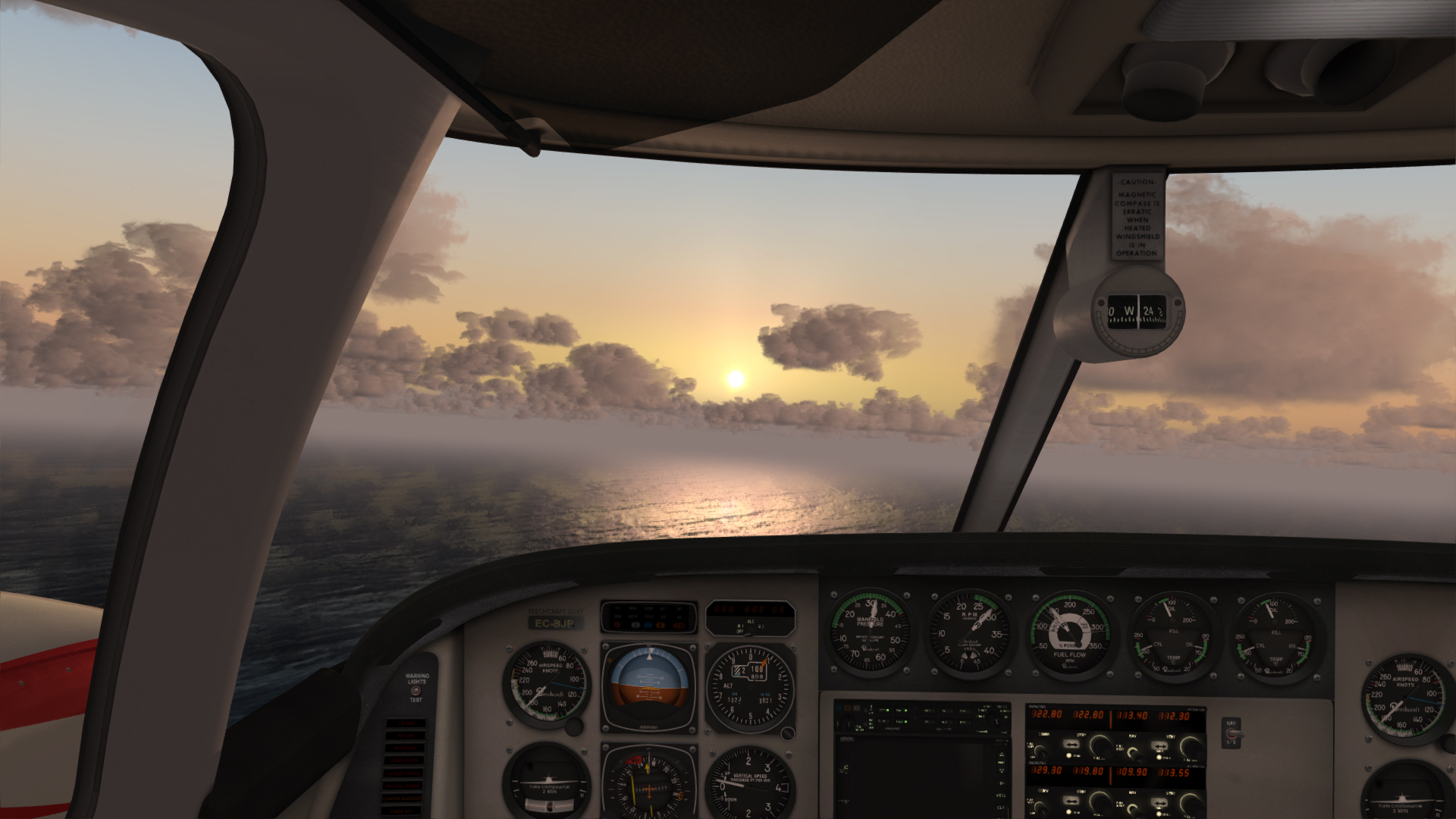Image resolution: width=1456 pixels, height=819 pixels.
Task: Click the GPS MENU button
Action: pos(1002,795)
